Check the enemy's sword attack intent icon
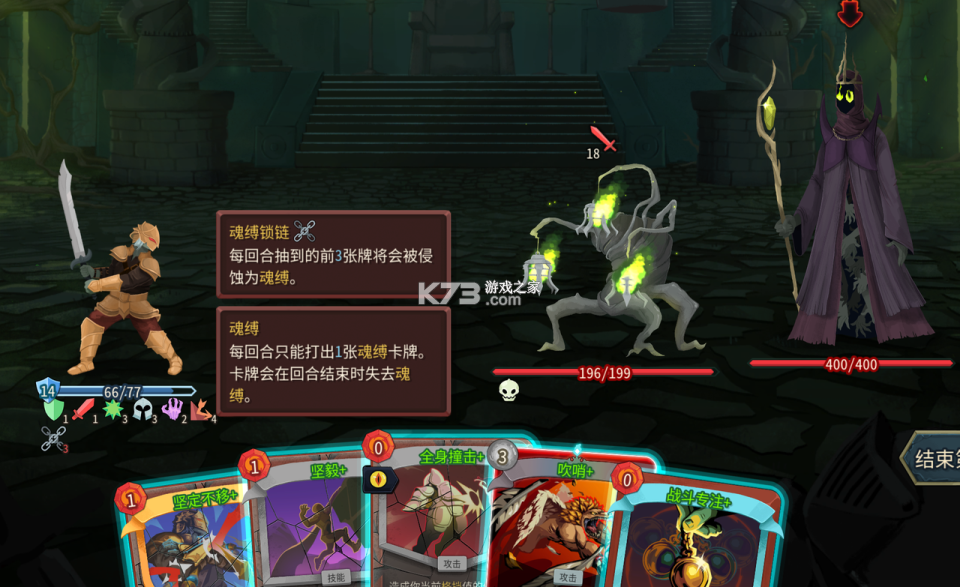This screenshot has height=587, width=960. pos(603,139)
